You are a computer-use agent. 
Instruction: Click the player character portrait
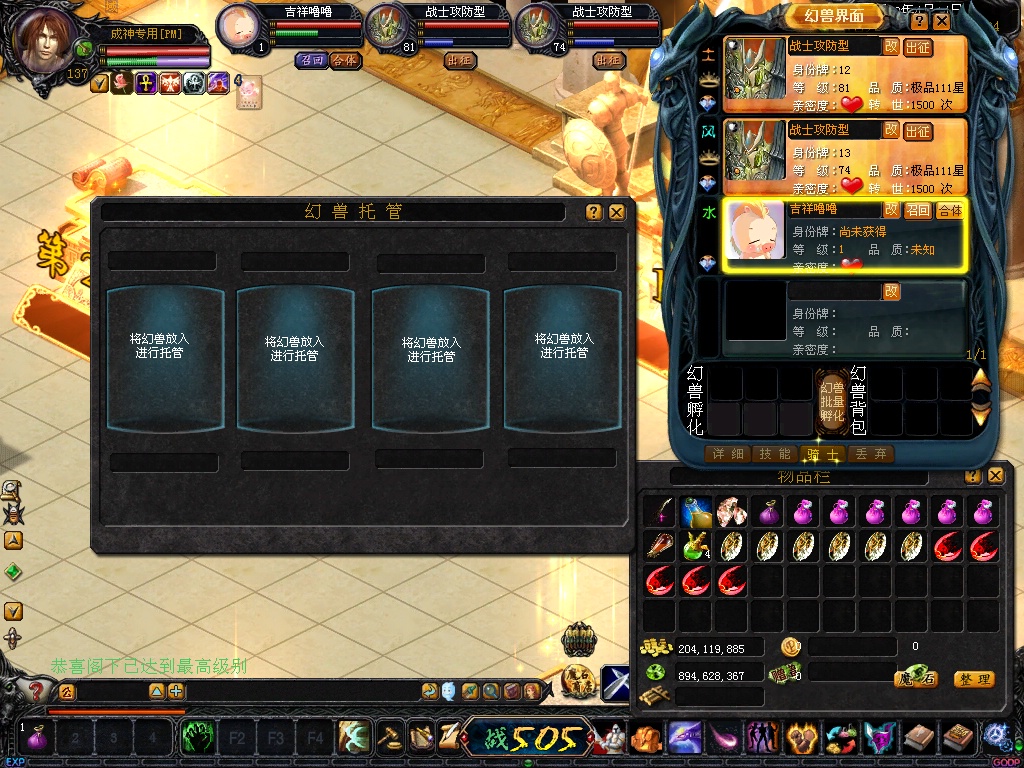pyautogui.click(x=45, y=38)
